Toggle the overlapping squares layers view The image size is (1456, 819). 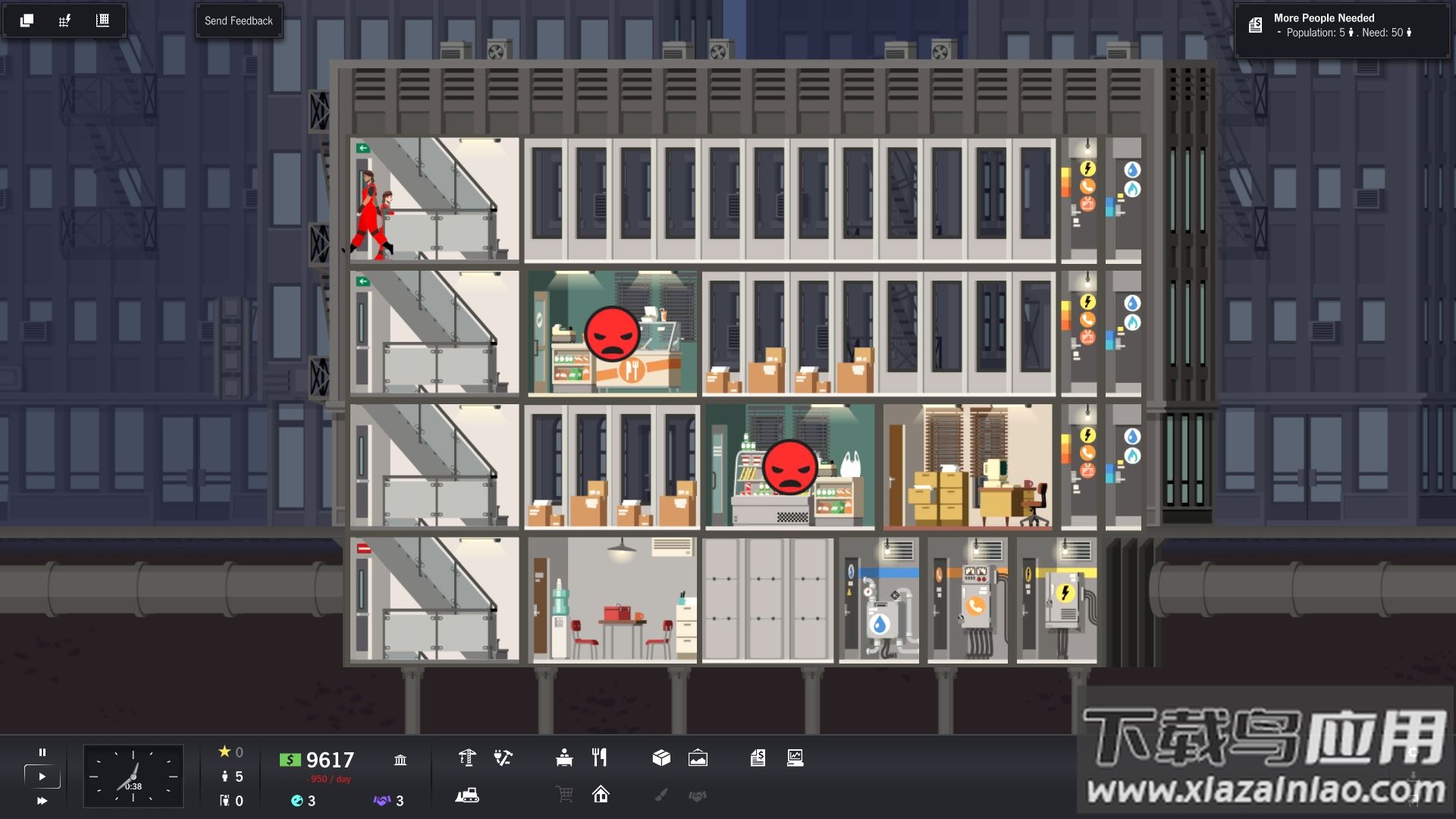pos(27,20)
